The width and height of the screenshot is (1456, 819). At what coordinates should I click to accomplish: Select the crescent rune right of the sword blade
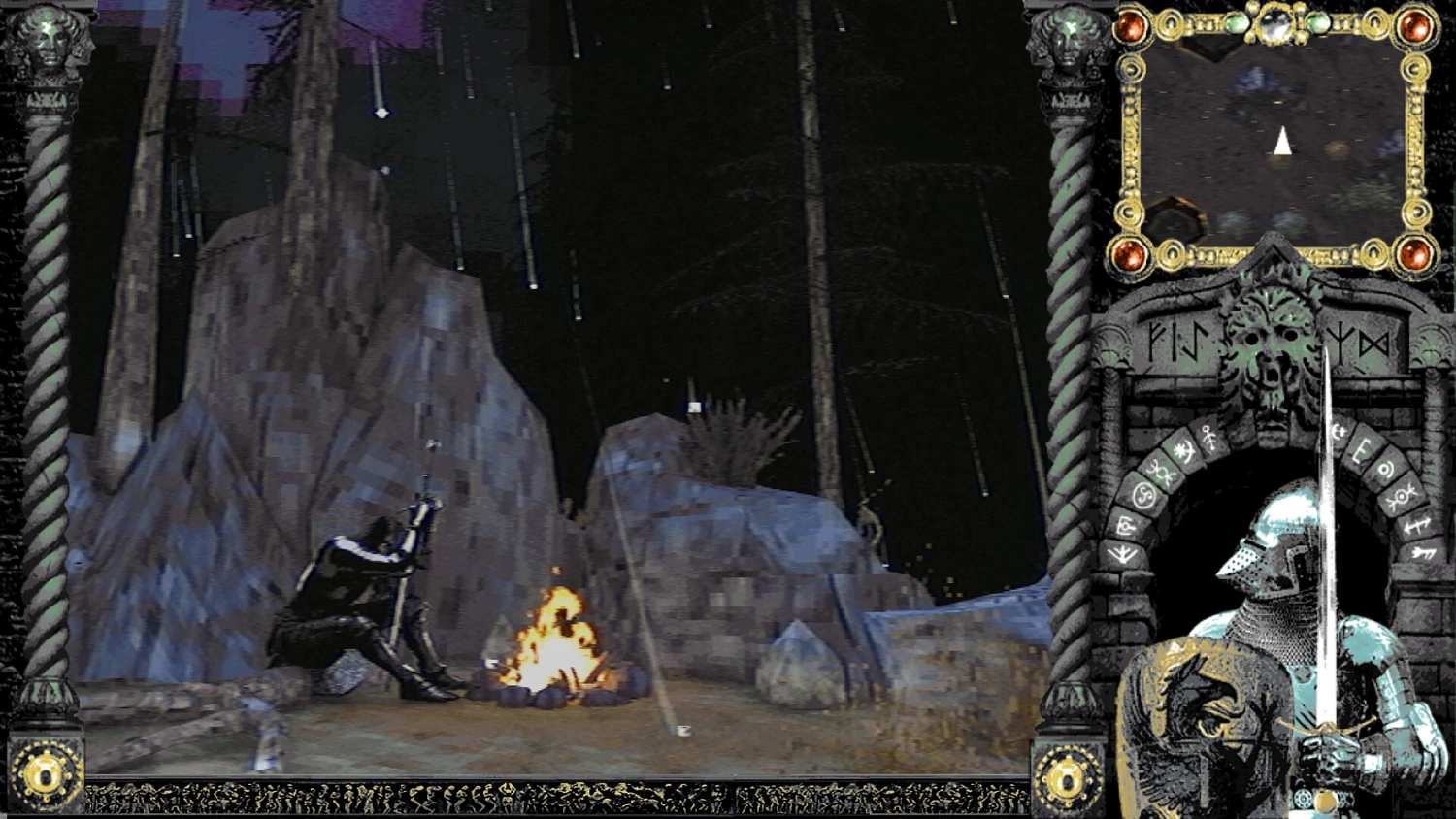(1339, 430)
